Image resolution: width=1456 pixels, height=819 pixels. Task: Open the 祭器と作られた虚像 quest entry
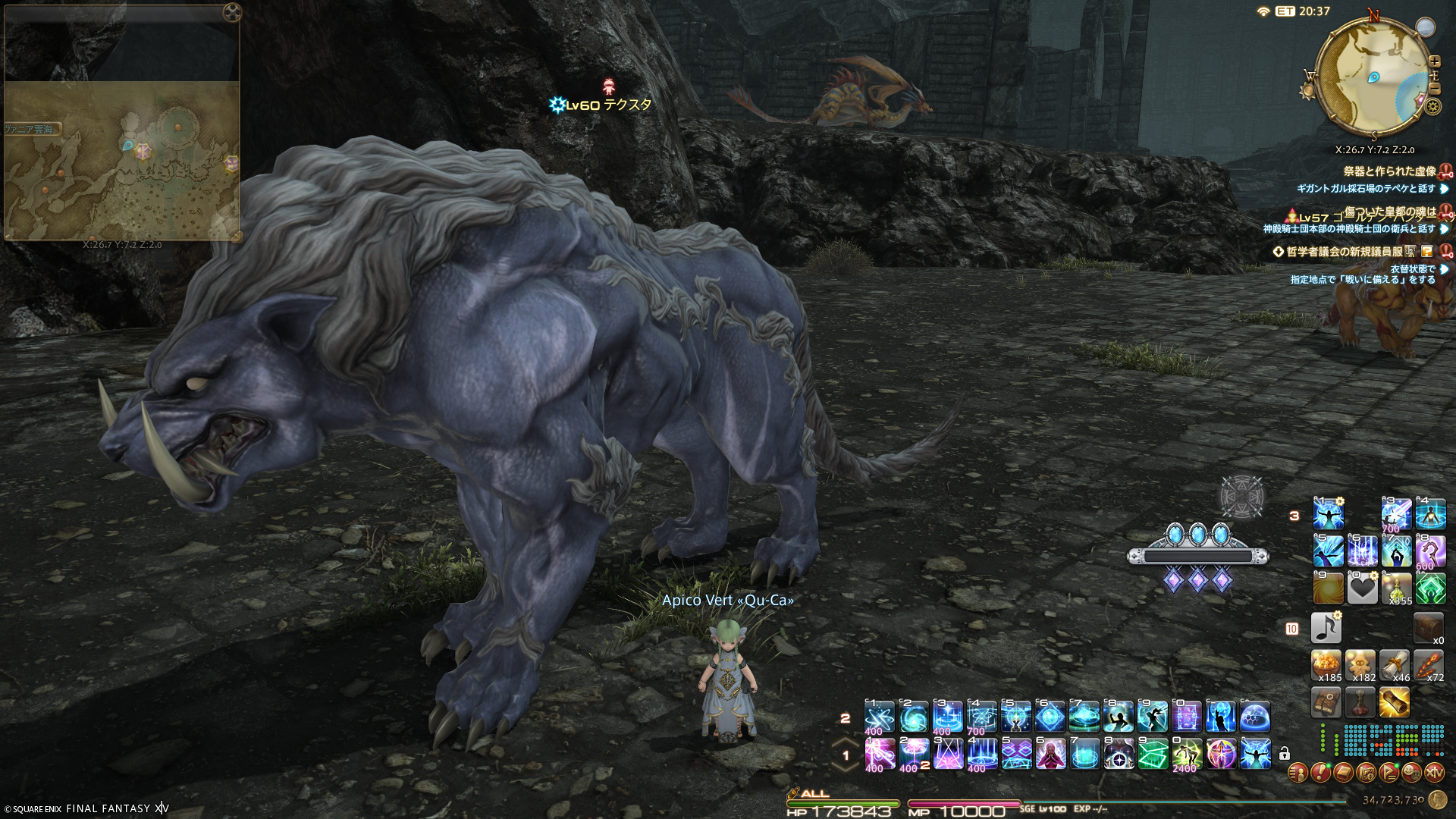pyautogui.click(x=1389, y=171)
